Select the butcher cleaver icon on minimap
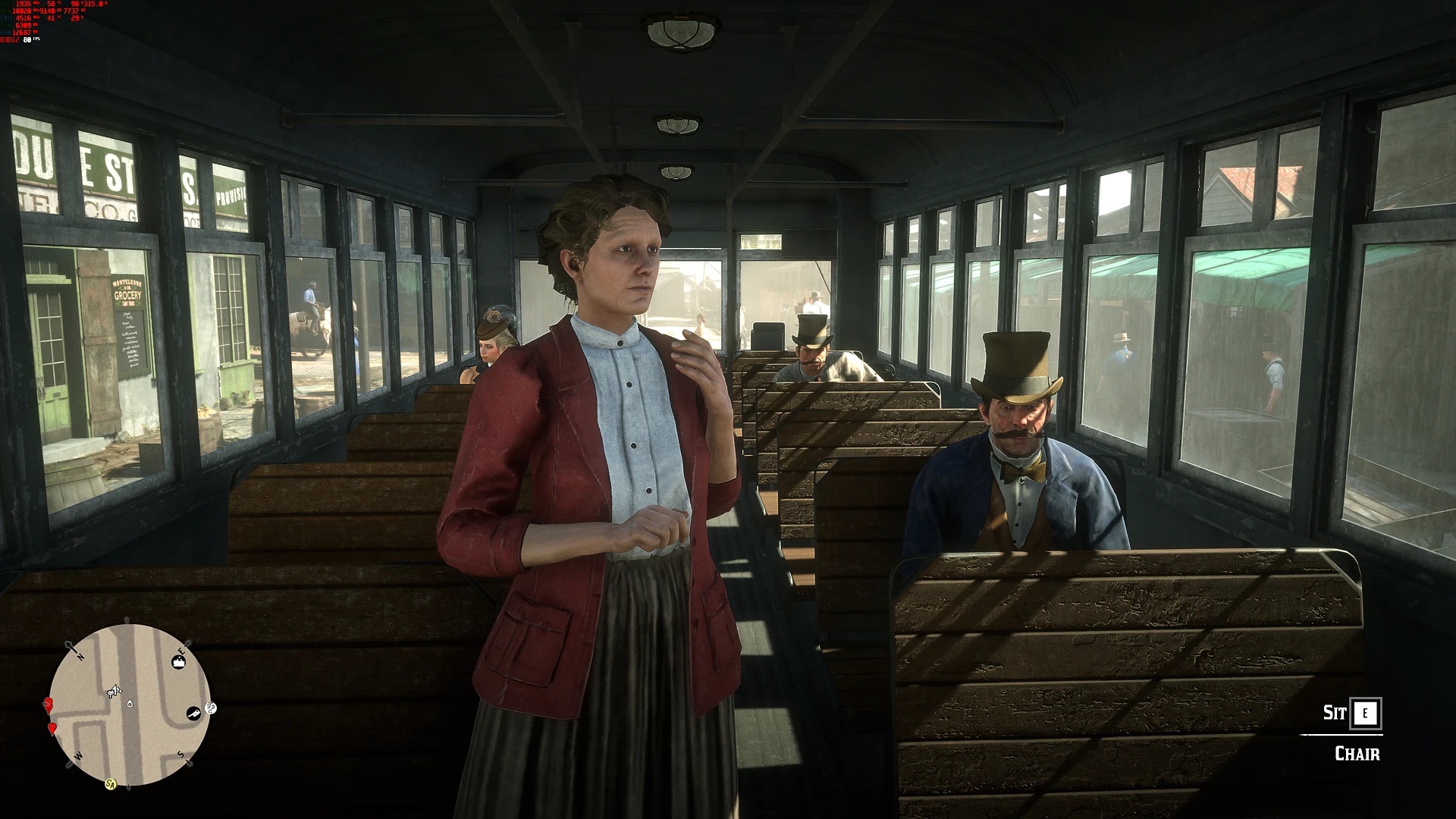Screen dimensions: 1456x819 [x=193, y=714]
